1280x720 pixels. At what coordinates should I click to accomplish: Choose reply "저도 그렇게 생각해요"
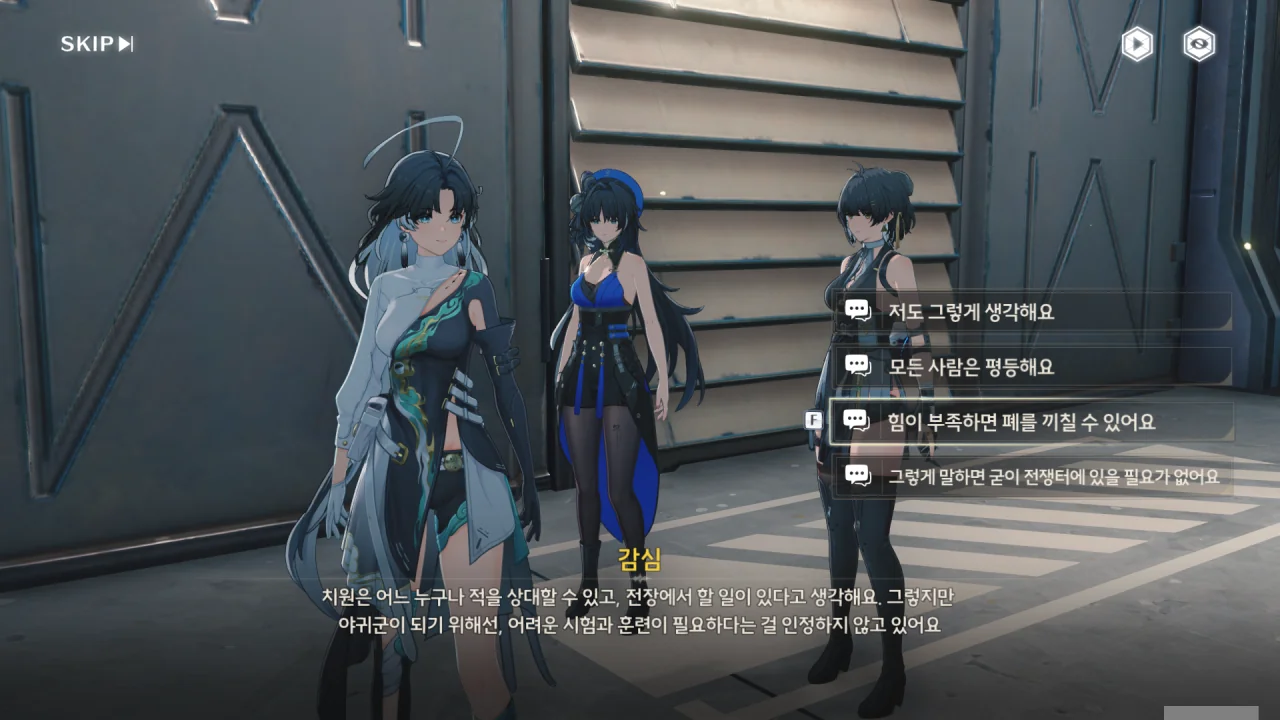1031,311
